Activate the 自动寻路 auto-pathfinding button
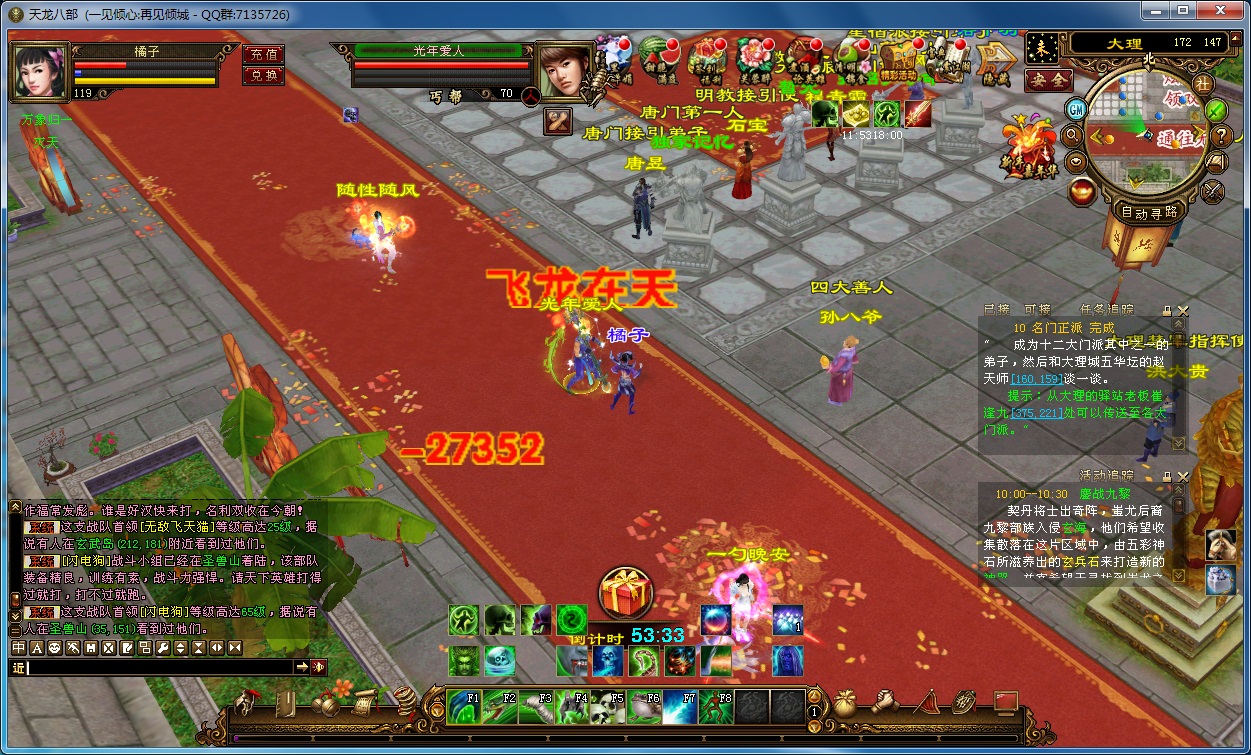The height and width of the screenshot is (755, 1251). coord(1149,212)
